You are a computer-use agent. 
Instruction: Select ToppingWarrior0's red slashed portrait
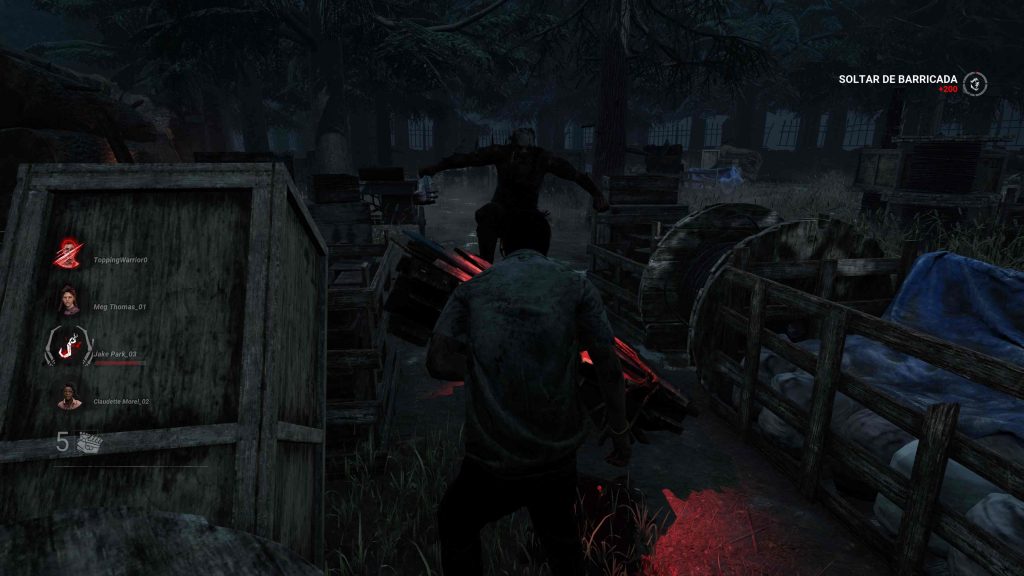point(69,254)
